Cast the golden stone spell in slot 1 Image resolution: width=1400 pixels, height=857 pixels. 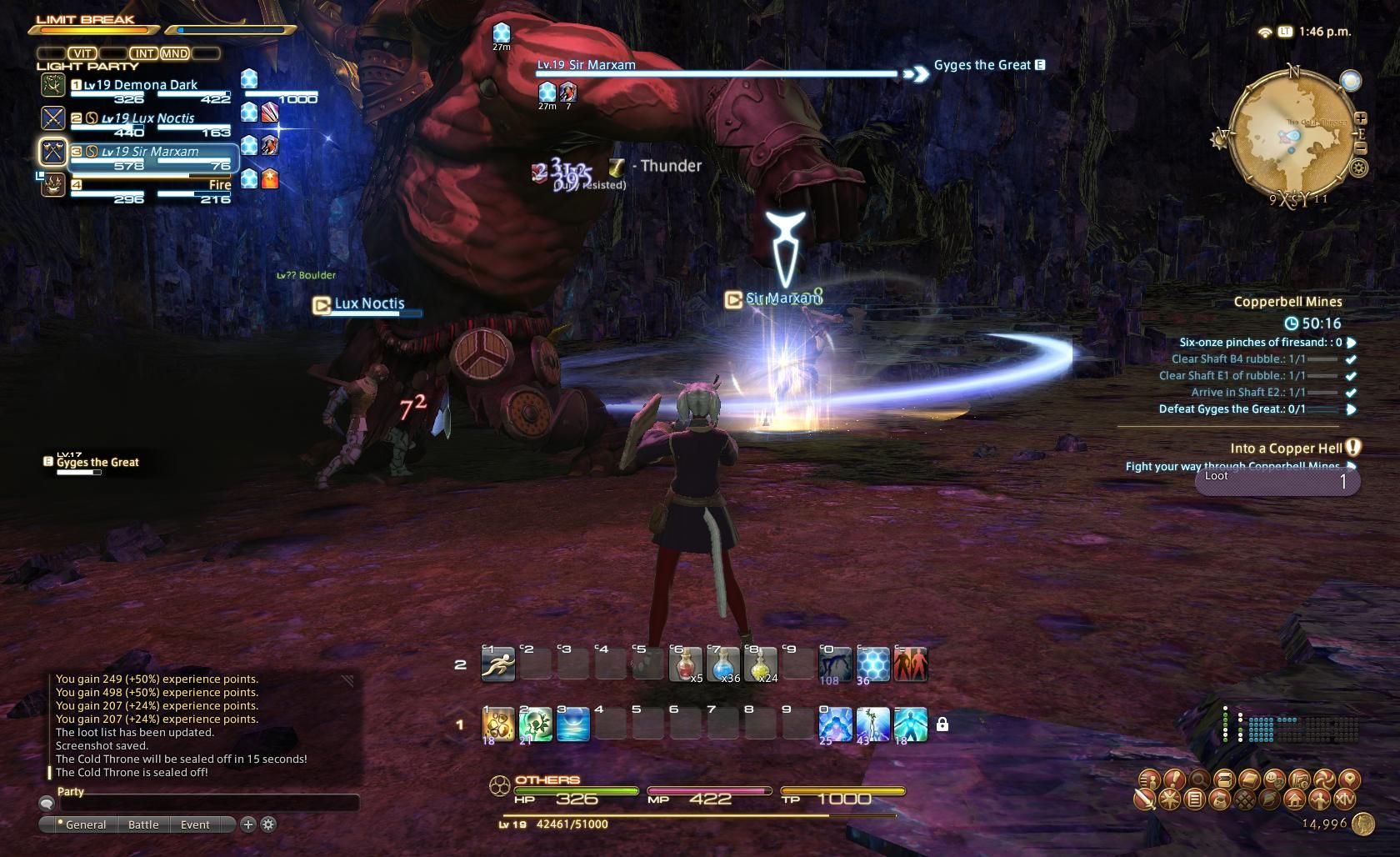click(x=498, y=724)
